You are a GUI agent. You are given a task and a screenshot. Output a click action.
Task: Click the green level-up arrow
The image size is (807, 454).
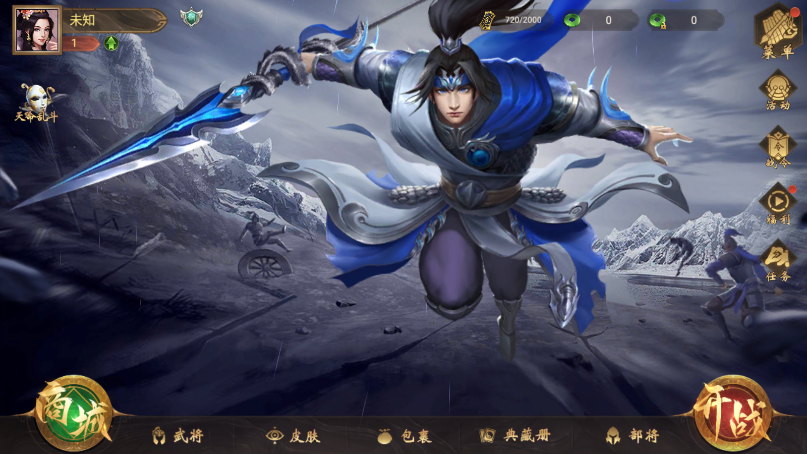click(x=111, y=43)
